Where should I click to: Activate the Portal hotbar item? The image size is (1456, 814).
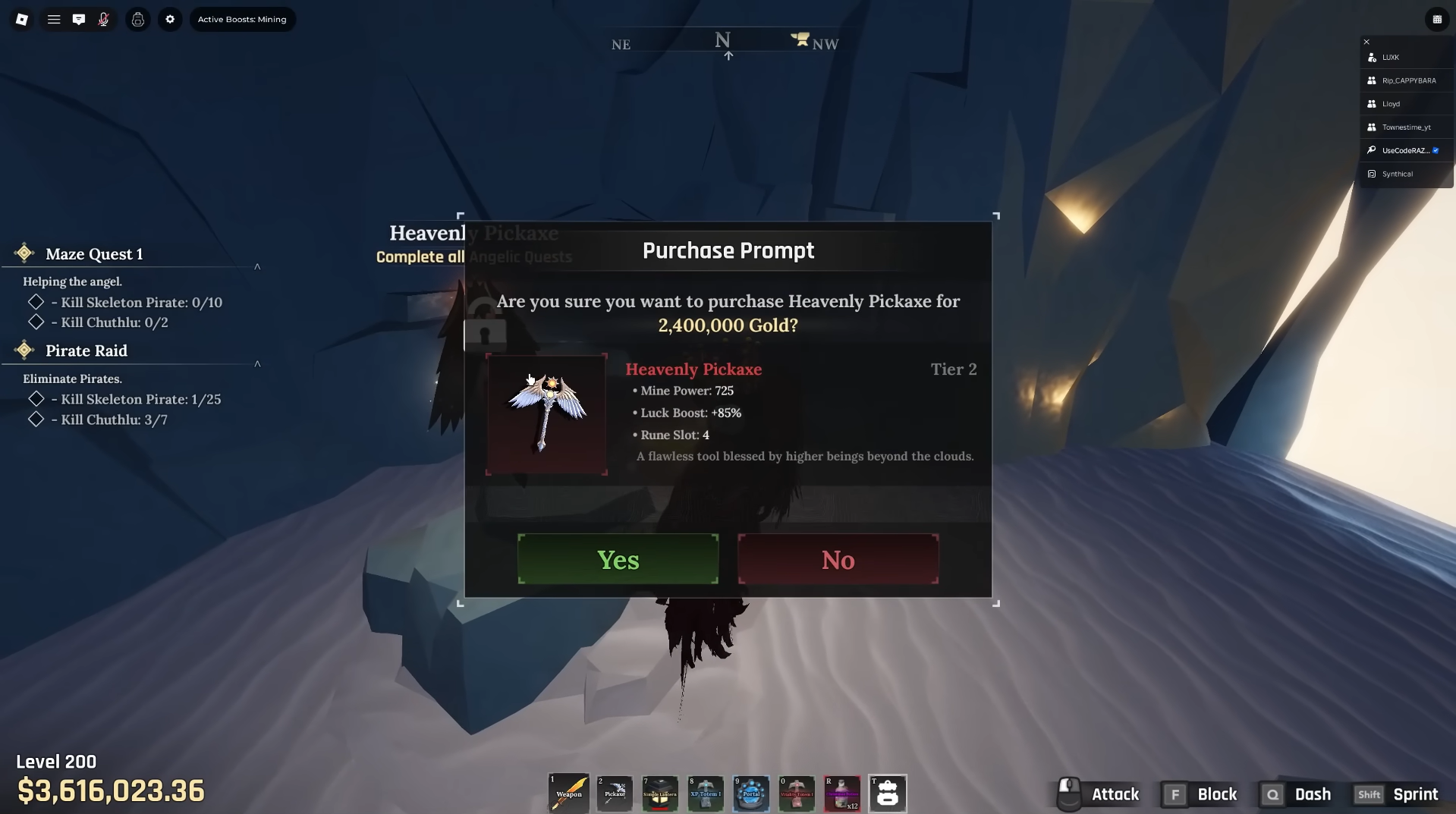(x=750, y=793)
